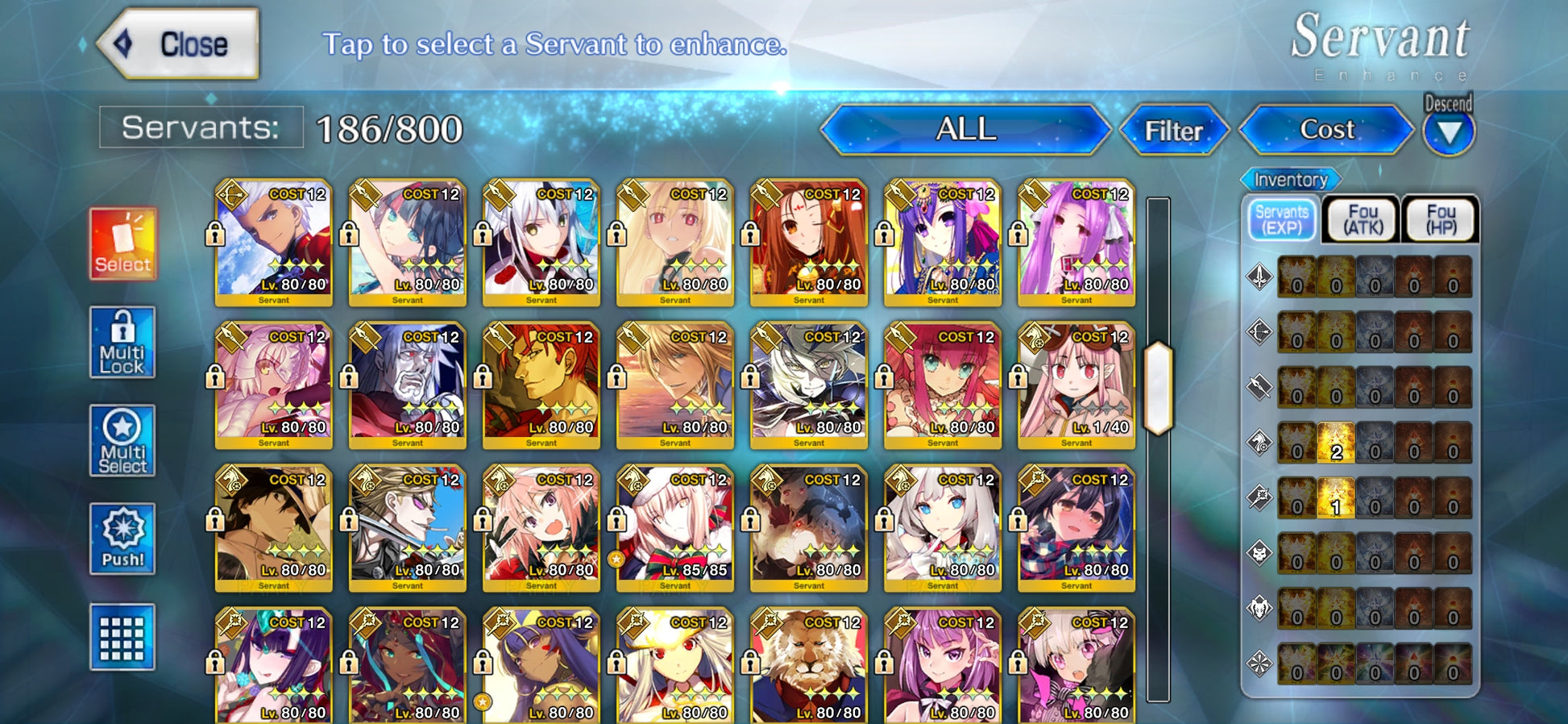This screenshot has height=724, width=1568.
Task: Switch the grid view layout
Action: point(122,637)
